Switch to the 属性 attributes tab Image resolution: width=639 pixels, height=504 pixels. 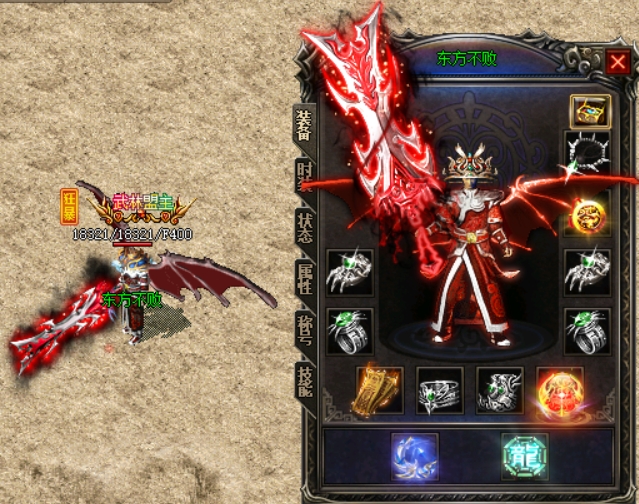(x=305, y=277)
